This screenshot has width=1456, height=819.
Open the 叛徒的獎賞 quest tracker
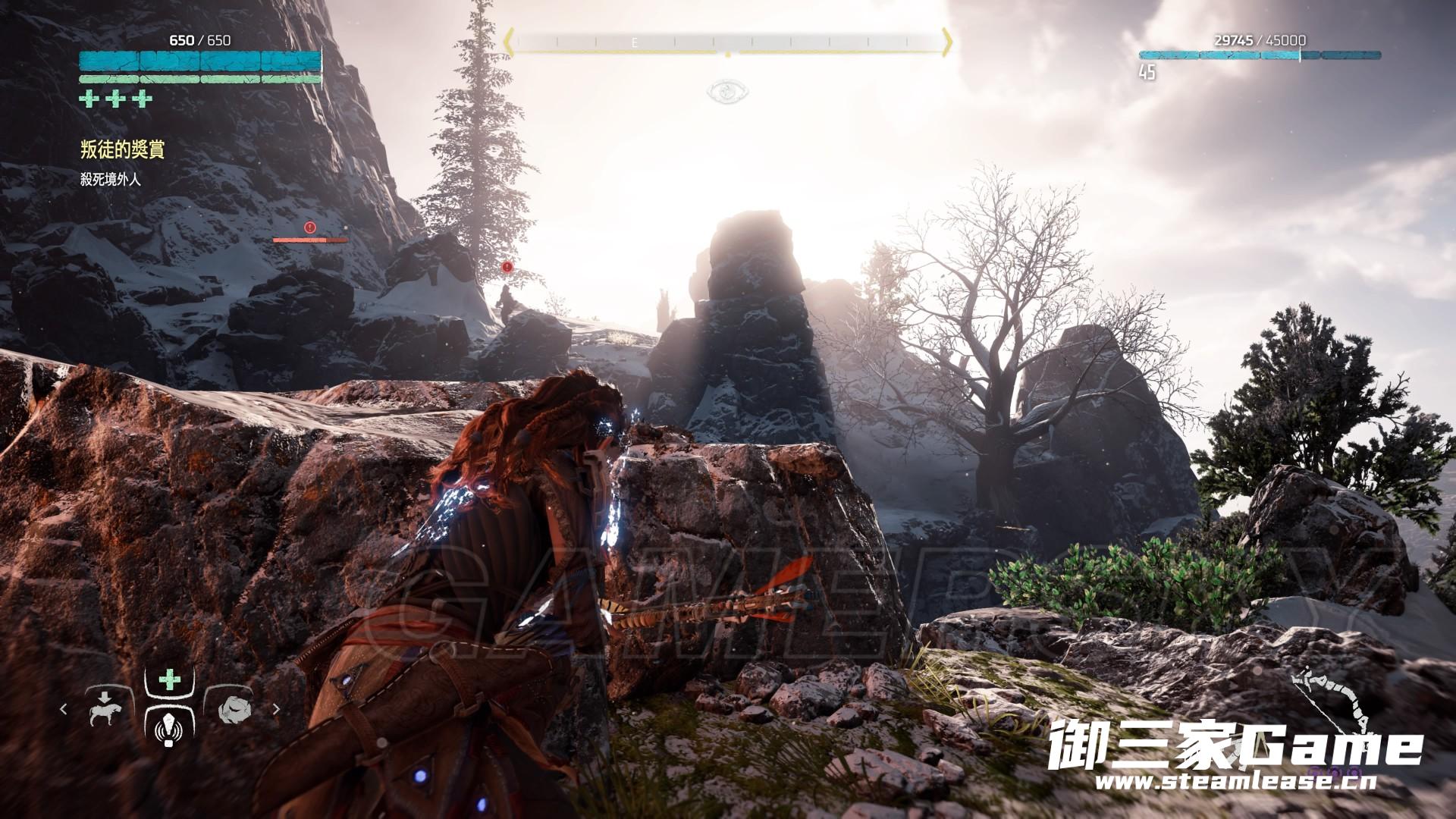122,149
